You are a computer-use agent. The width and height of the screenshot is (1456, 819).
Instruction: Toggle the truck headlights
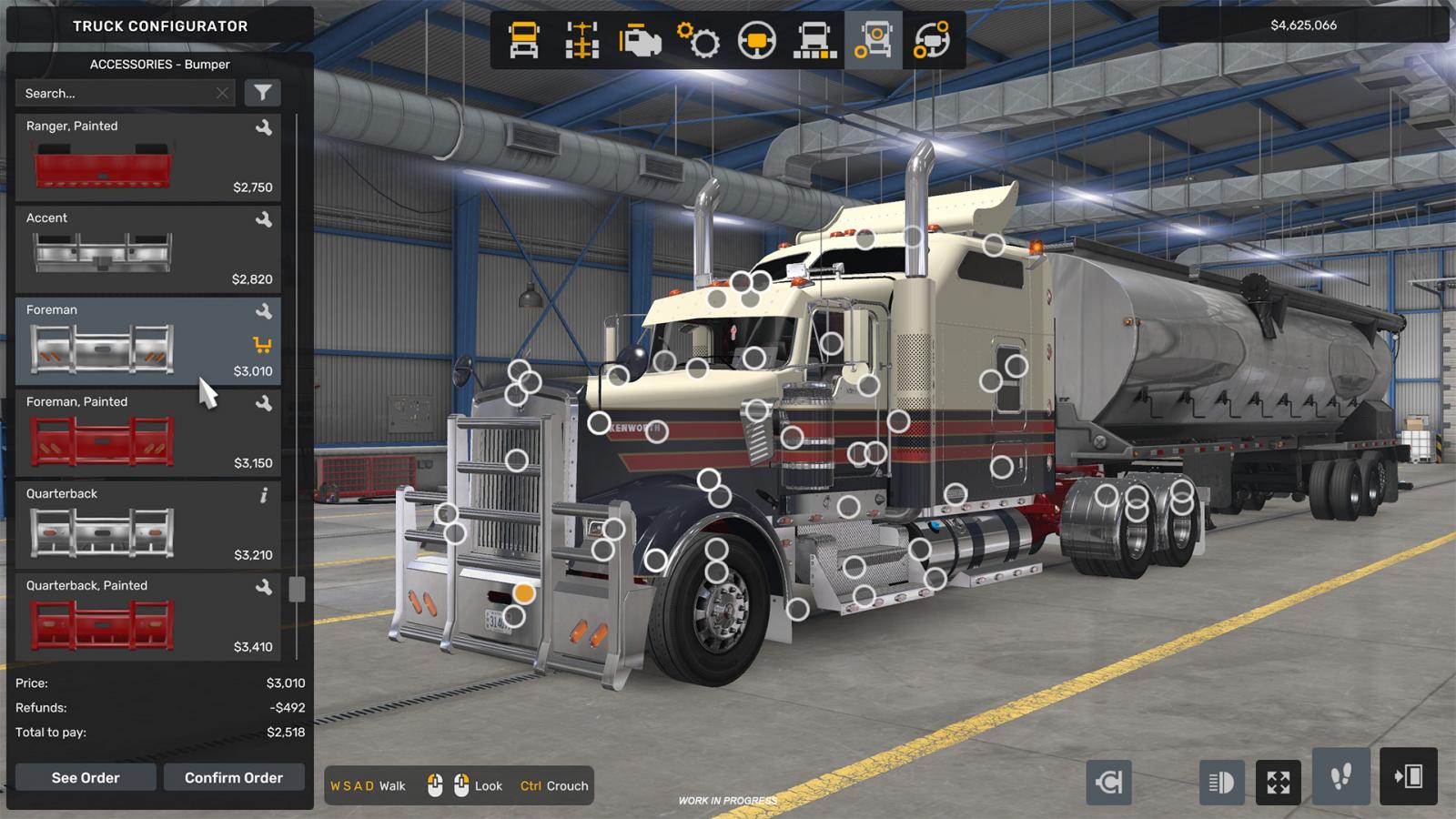click(x=1222, y=781)
